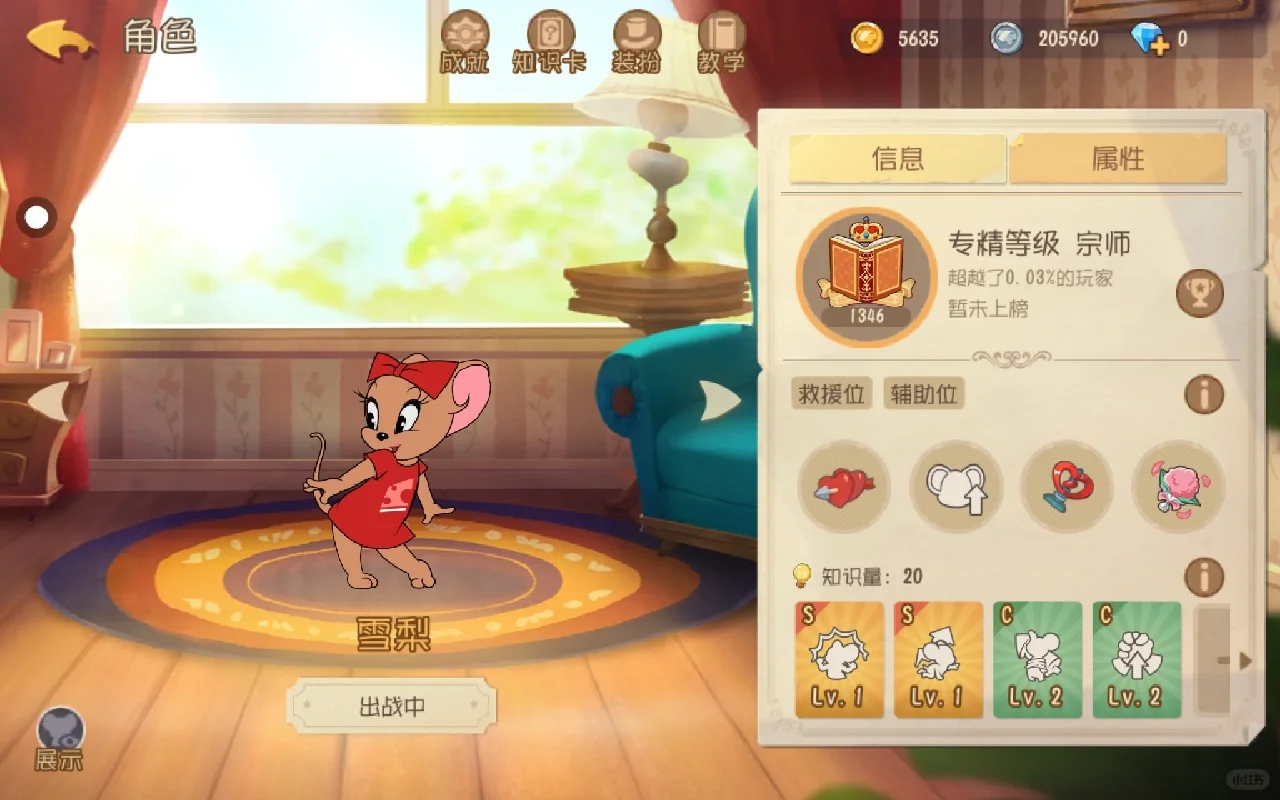1280x800 pixels.
Task: Switch to the 属性 tab
Action: 1117,158
